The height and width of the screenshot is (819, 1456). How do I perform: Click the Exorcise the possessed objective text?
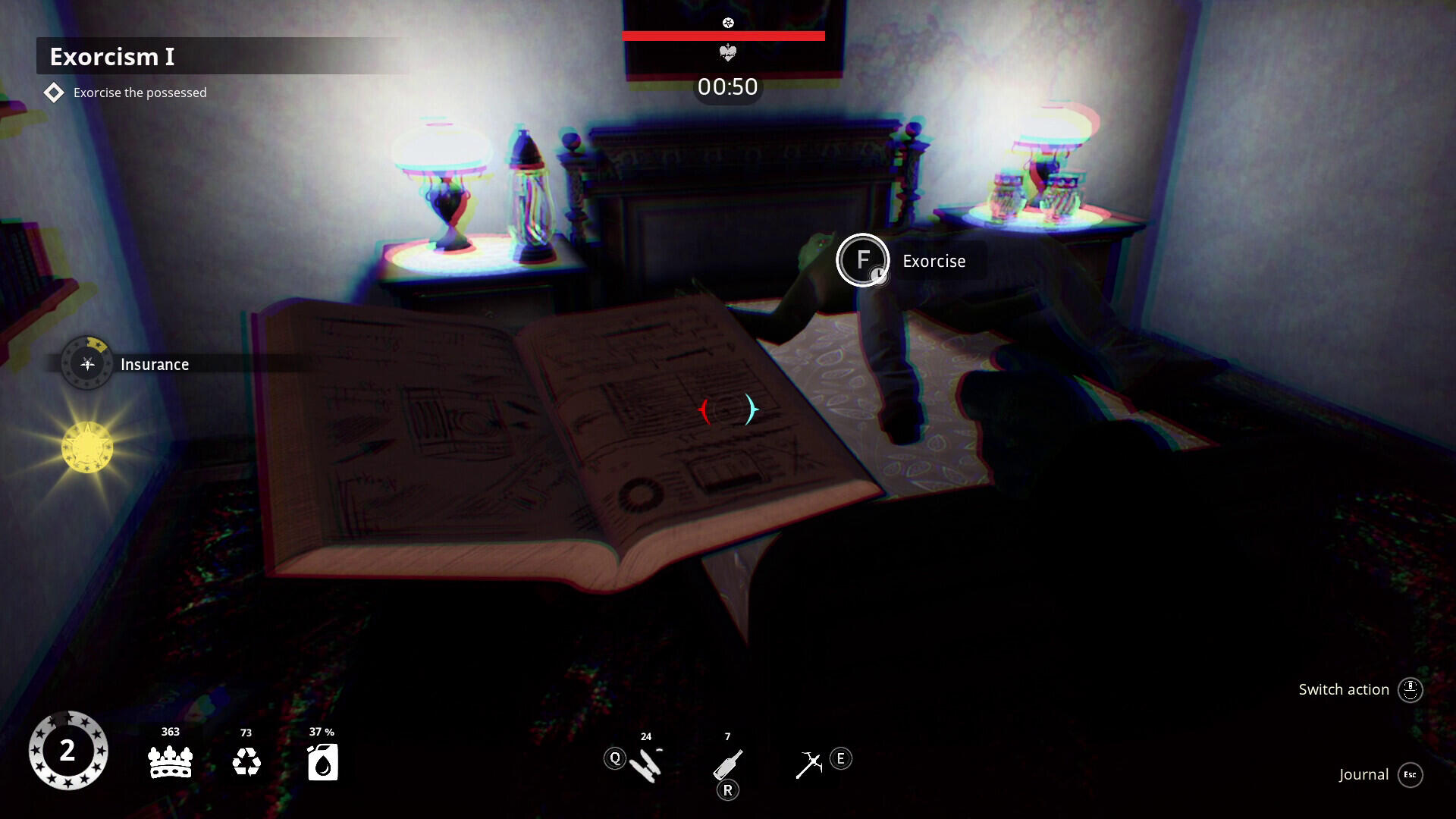pos(139,92)
